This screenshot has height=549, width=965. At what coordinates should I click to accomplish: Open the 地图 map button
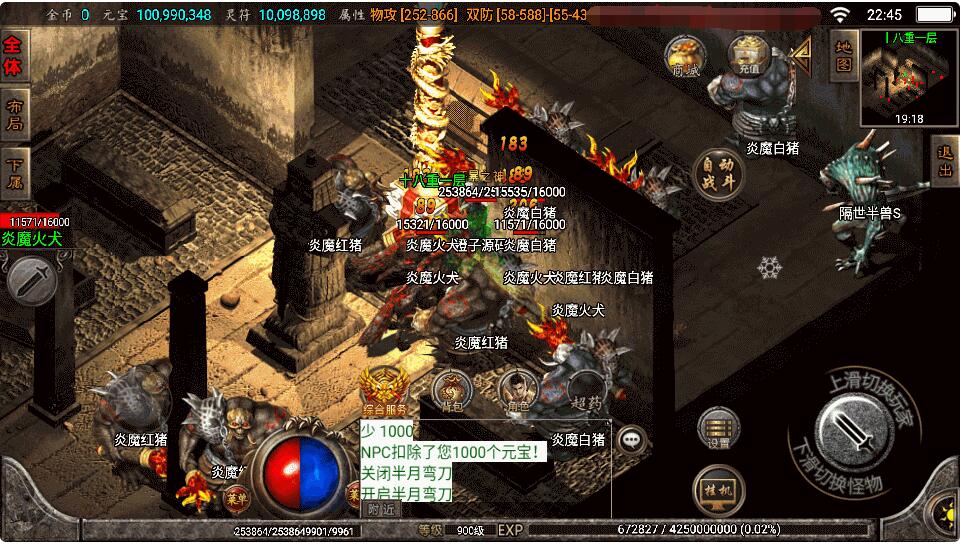click(843, 53)
